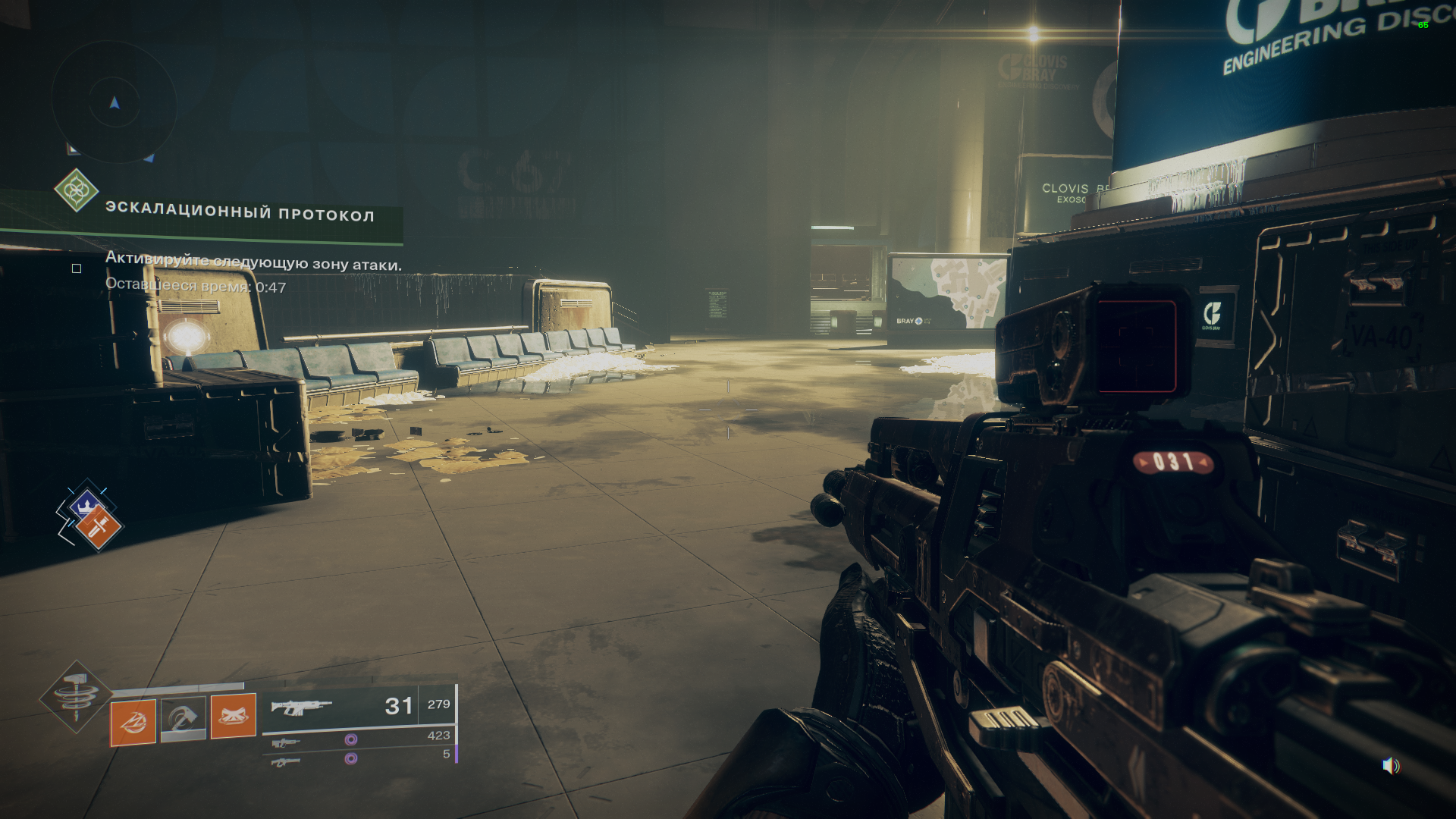Switch to the second weapon with 423 ammo
Screen dimensions: 1456x819
pos(358,739)
